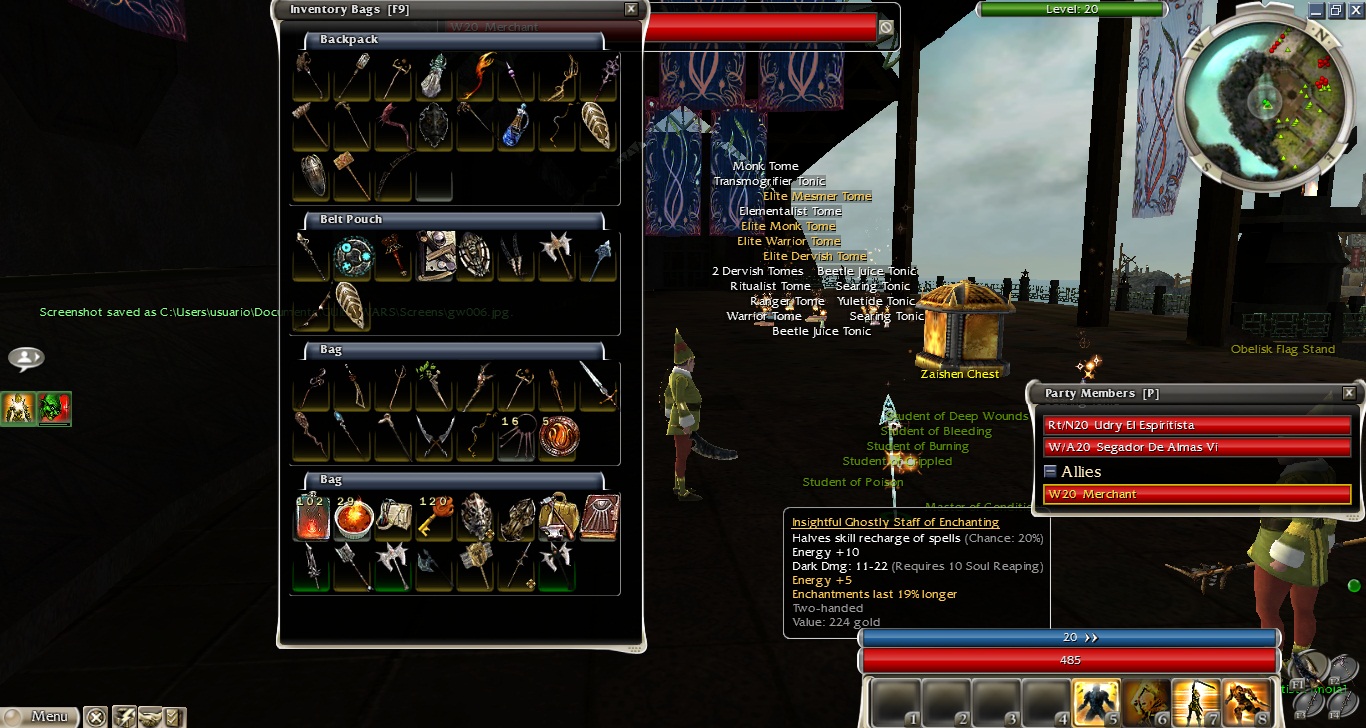The width and height of the screenshot is (1366, 728).
Task: Choose the red spellbook item in Bag
Action: click(600, 516)
